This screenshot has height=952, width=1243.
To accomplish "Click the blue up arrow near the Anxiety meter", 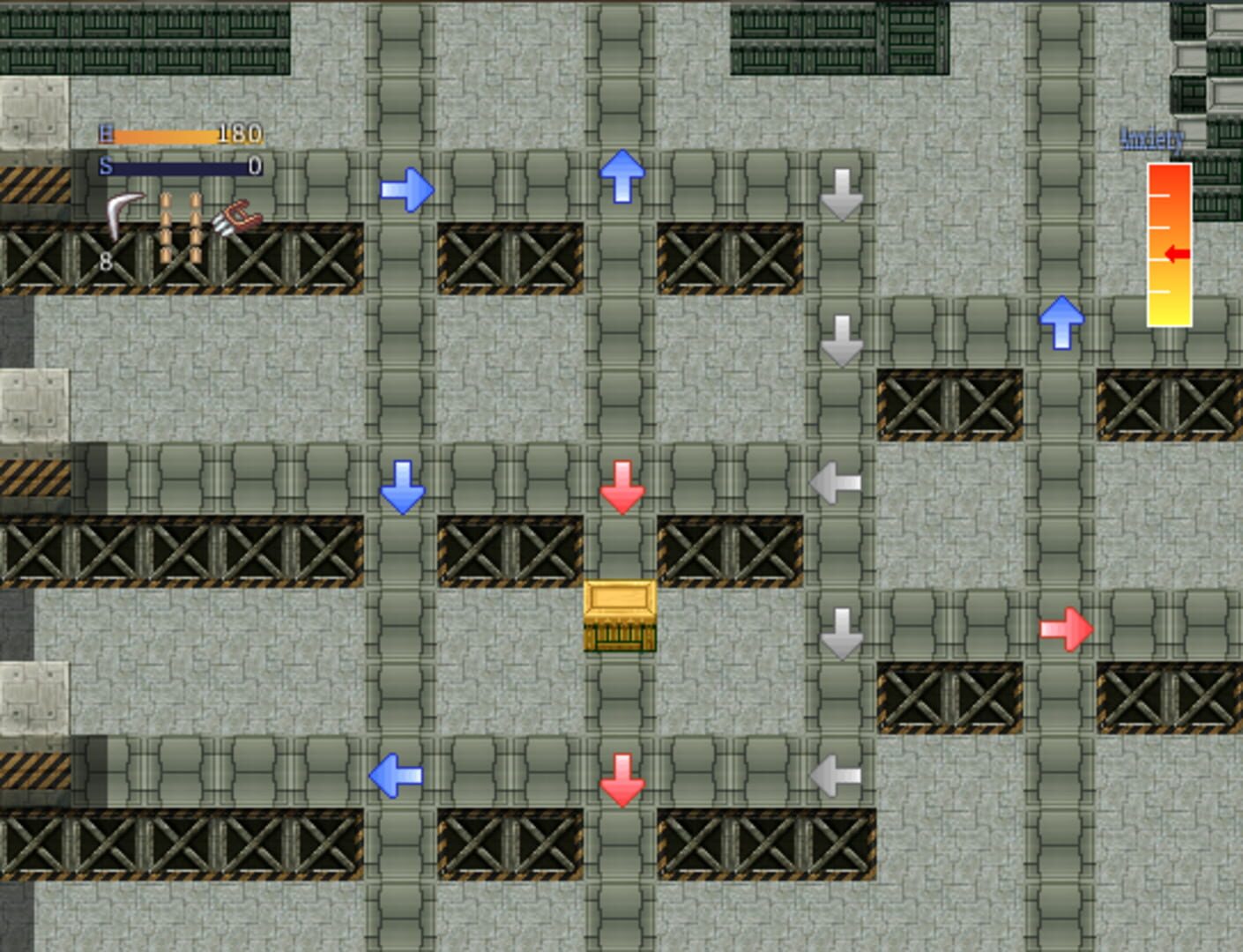I will tap(1063, 322).
